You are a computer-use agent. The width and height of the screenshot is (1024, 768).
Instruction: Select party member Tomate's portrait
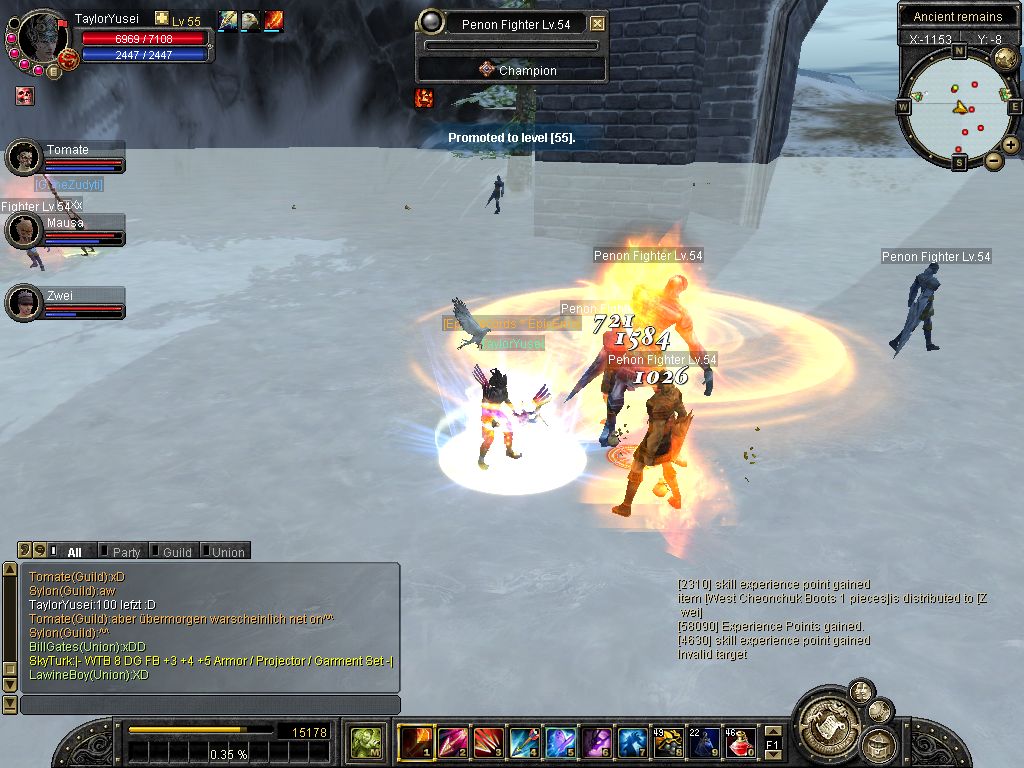tap(22, 157)
